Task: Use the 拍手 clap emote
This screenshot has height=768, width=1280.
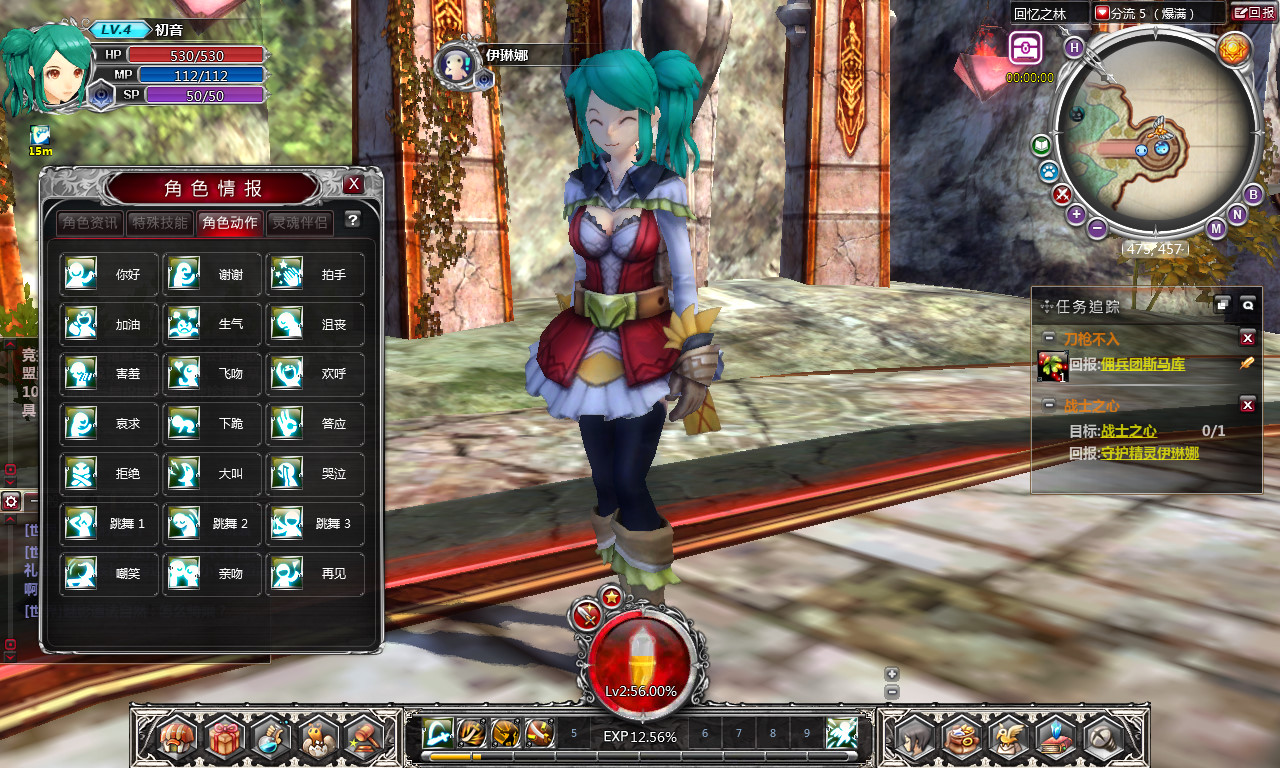Action: 314,274
